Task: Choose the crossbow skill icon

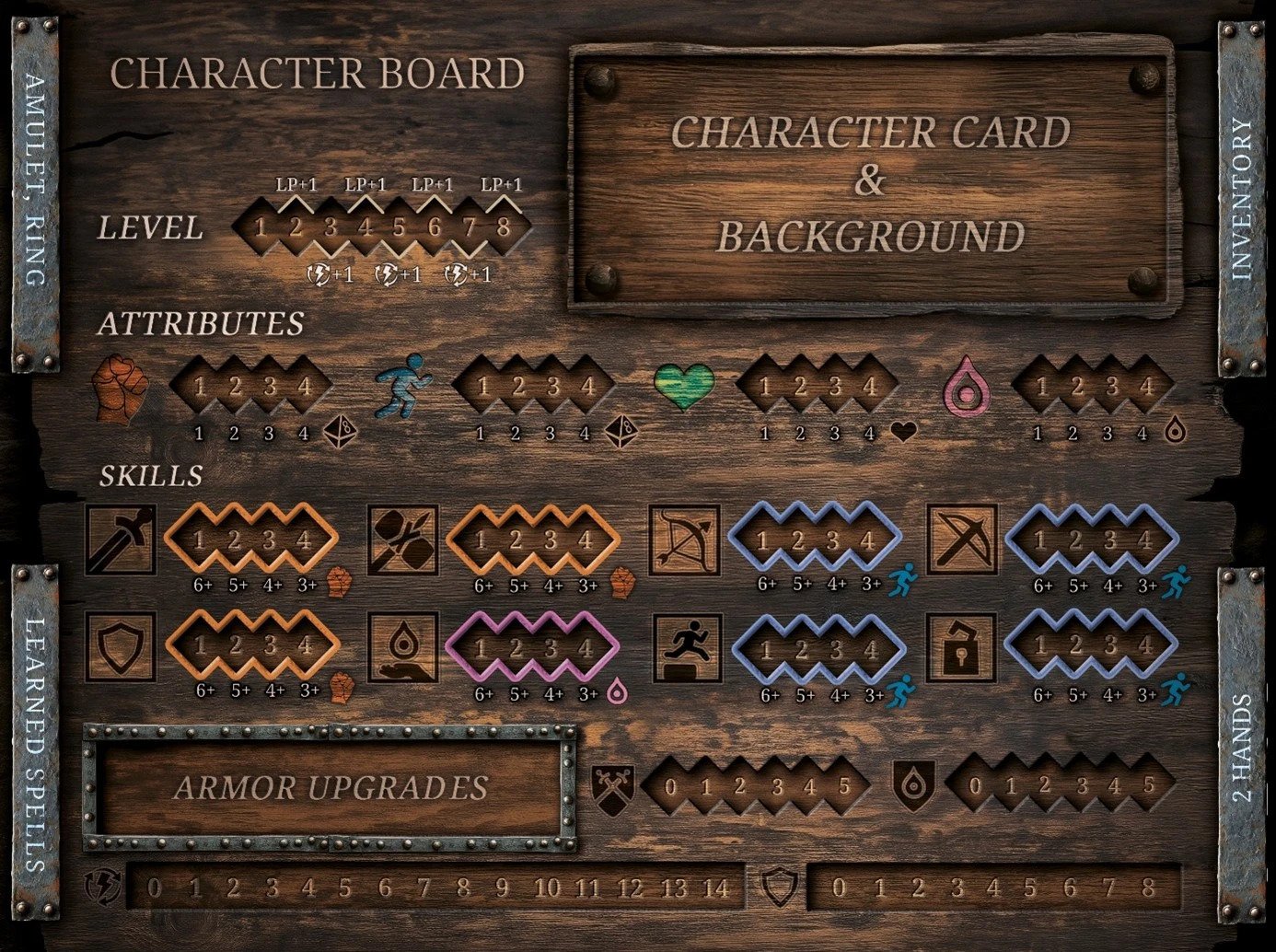Action: pyautogui.click(x=962, y=540)
